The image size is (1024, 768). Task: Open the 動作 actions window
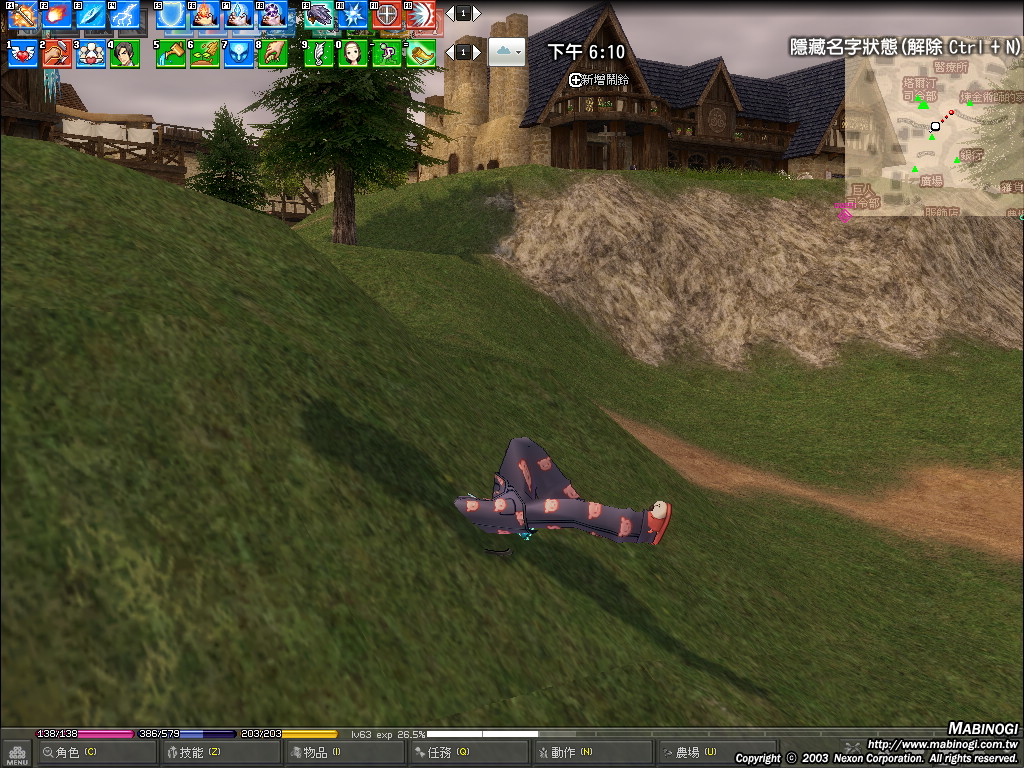[563, 752]
